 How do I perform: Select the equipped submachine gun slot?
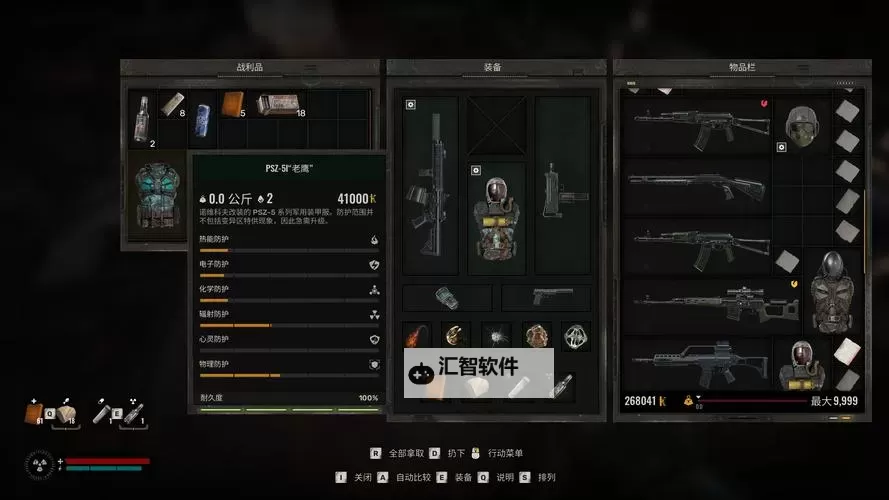tap(562, 185)
